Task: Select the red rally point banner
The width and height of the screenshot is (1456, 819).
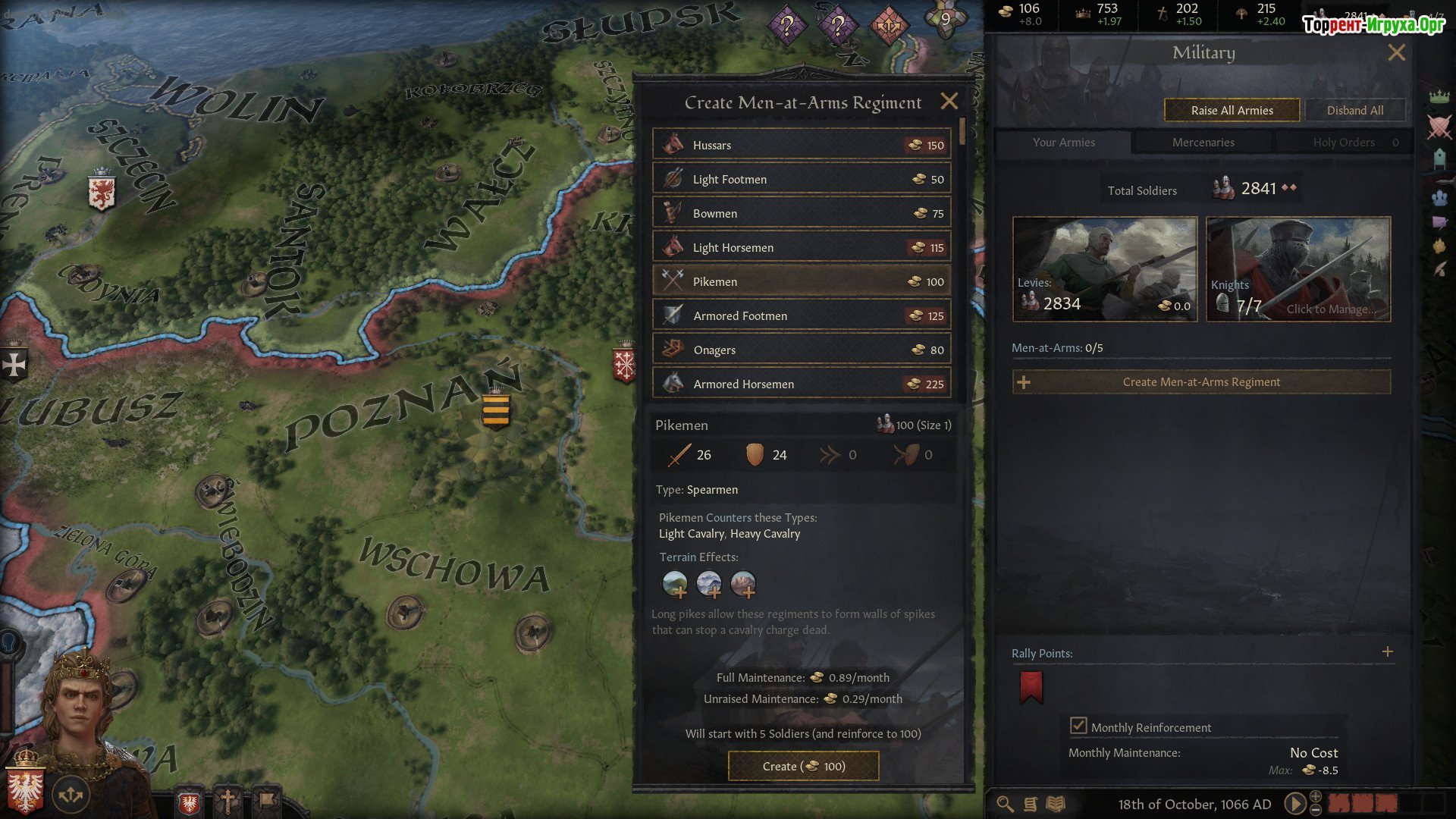Action: coord(1031,687)
